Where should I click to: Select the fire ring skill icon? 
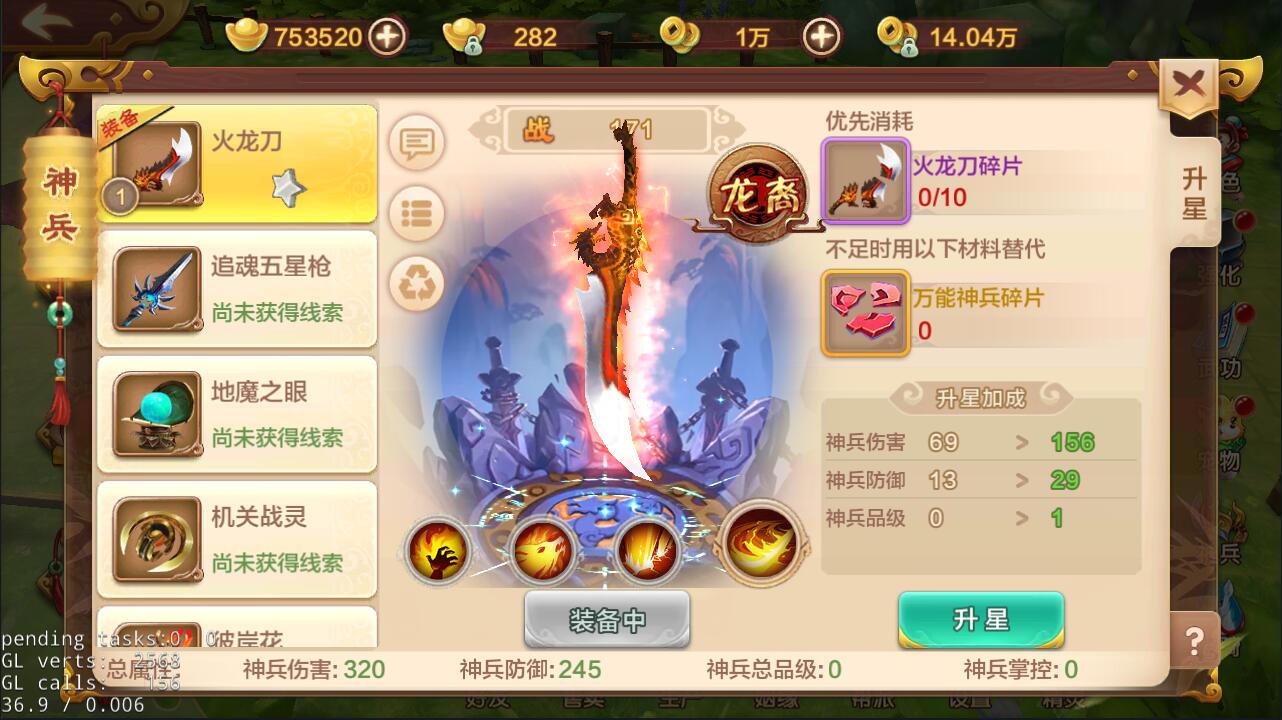pyautogui.click(x=759, y=547)
